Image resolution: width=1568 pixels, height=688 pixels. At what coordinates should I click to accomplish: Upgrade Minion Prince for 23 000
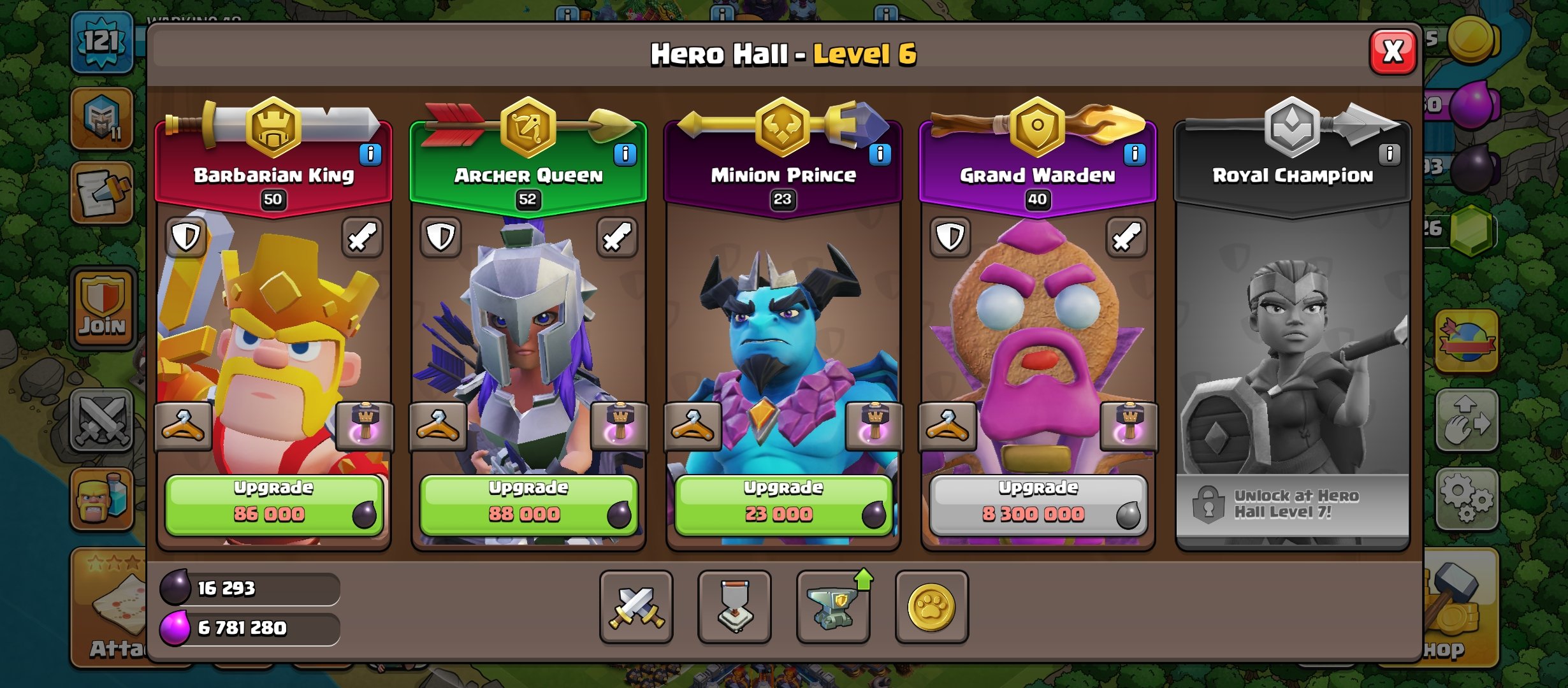point(783,505)
